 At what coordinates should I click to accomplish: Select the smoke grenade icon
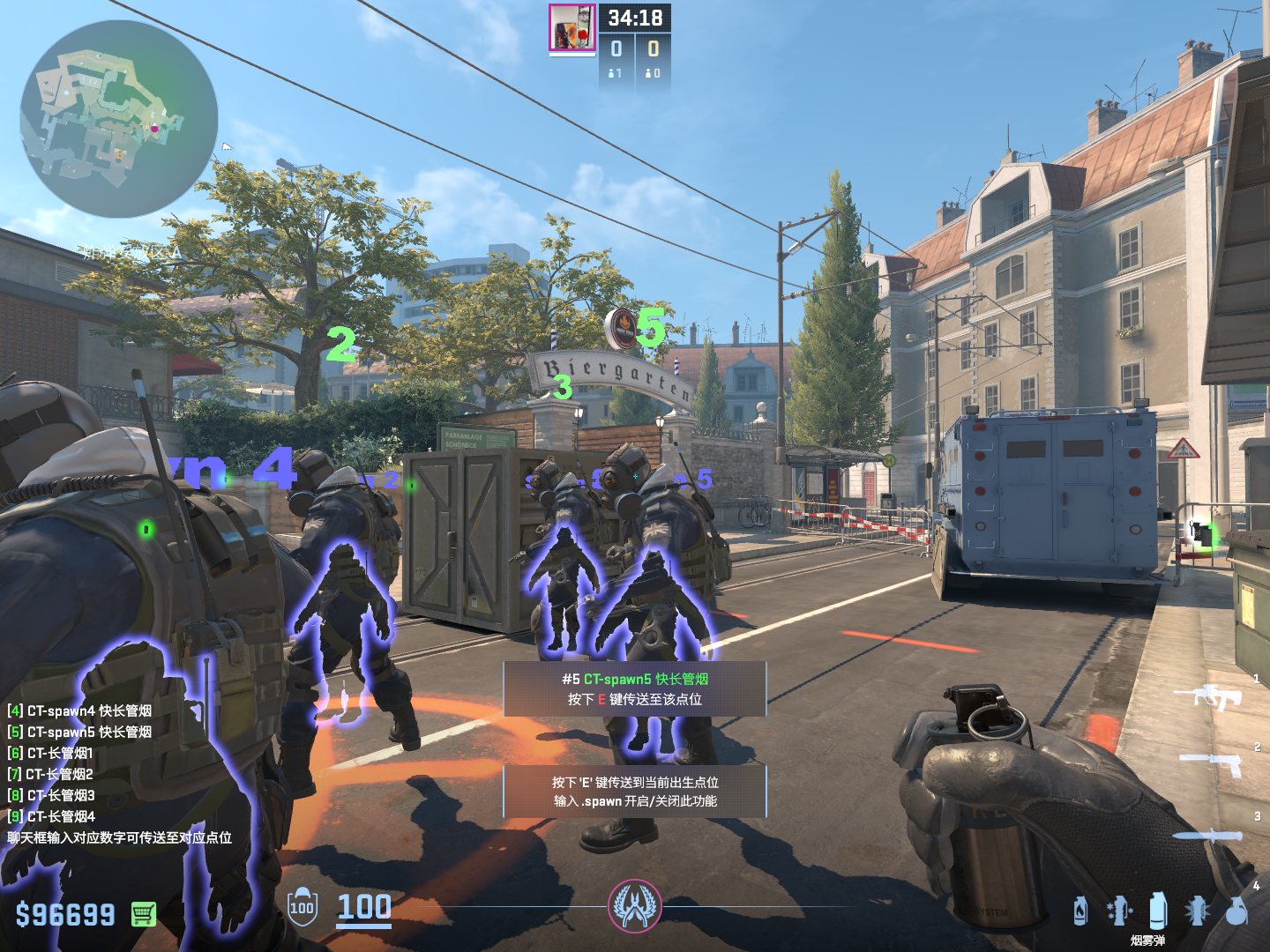pos(1158,911)
